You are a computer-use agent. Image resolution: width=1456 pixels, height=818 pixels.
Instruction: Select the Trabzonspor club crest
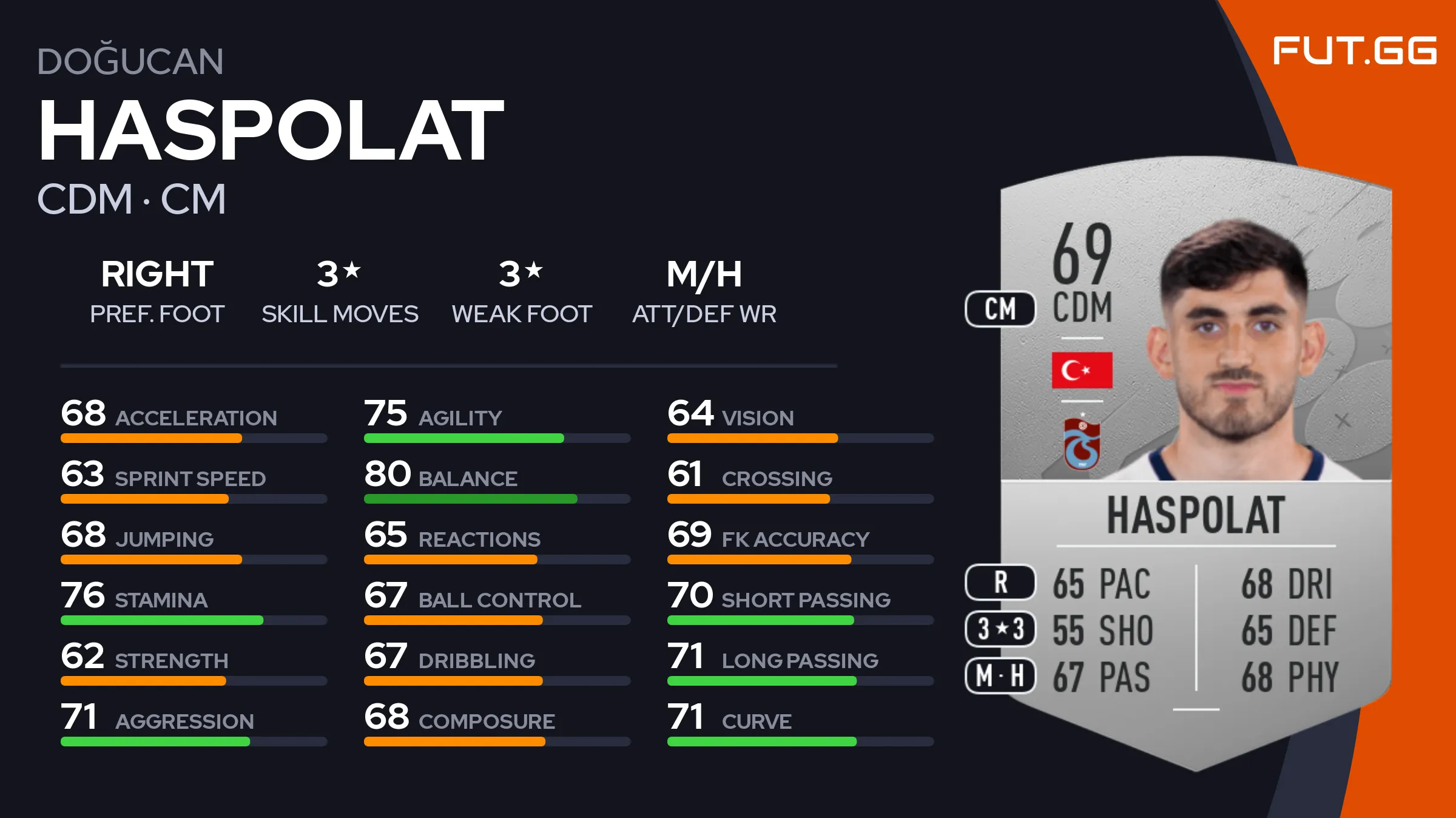click(1082, 444)
